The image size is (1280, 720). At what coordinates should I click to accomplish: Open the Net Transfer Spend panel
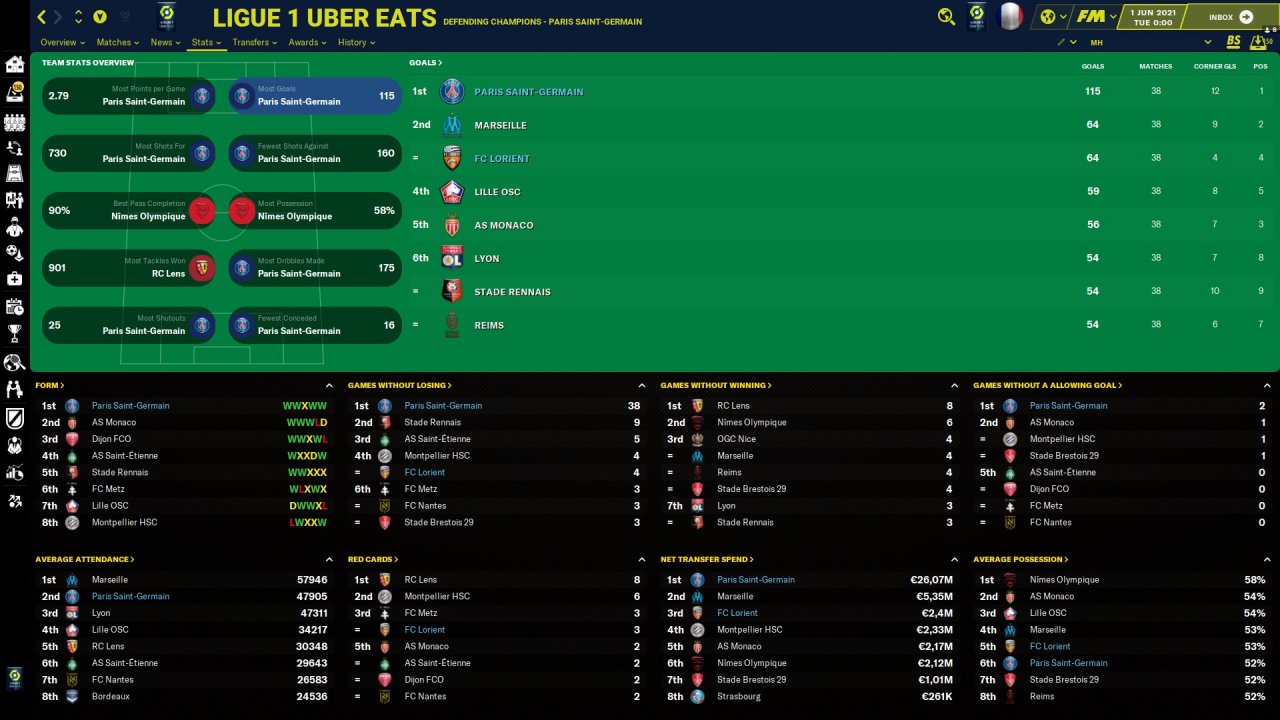(x=707, y=559)
